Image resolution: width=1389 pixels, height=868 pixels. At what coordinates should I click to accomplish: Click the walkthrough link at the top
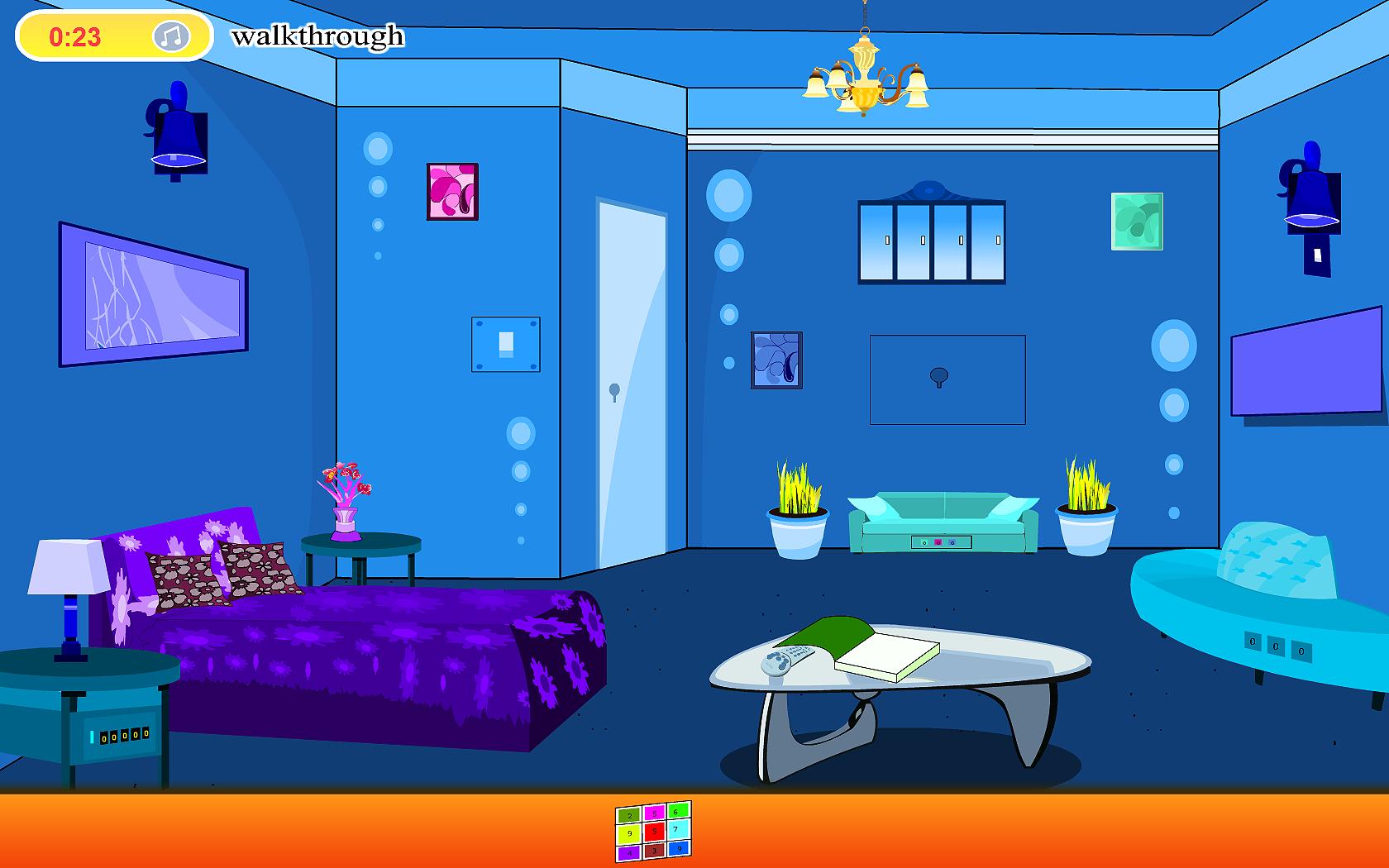320,36
